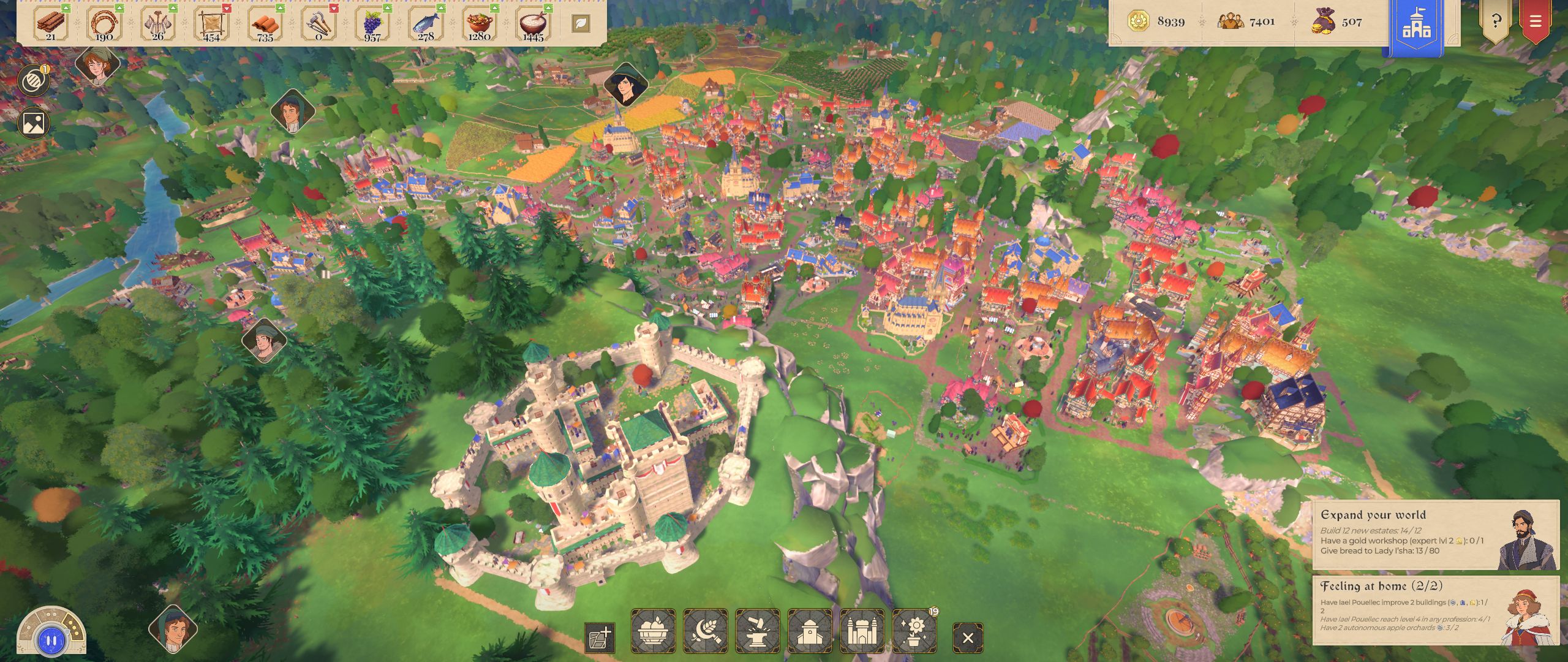The image size is (1568, 662).
Task: Open the palace monuments build category
Action: 862,631
